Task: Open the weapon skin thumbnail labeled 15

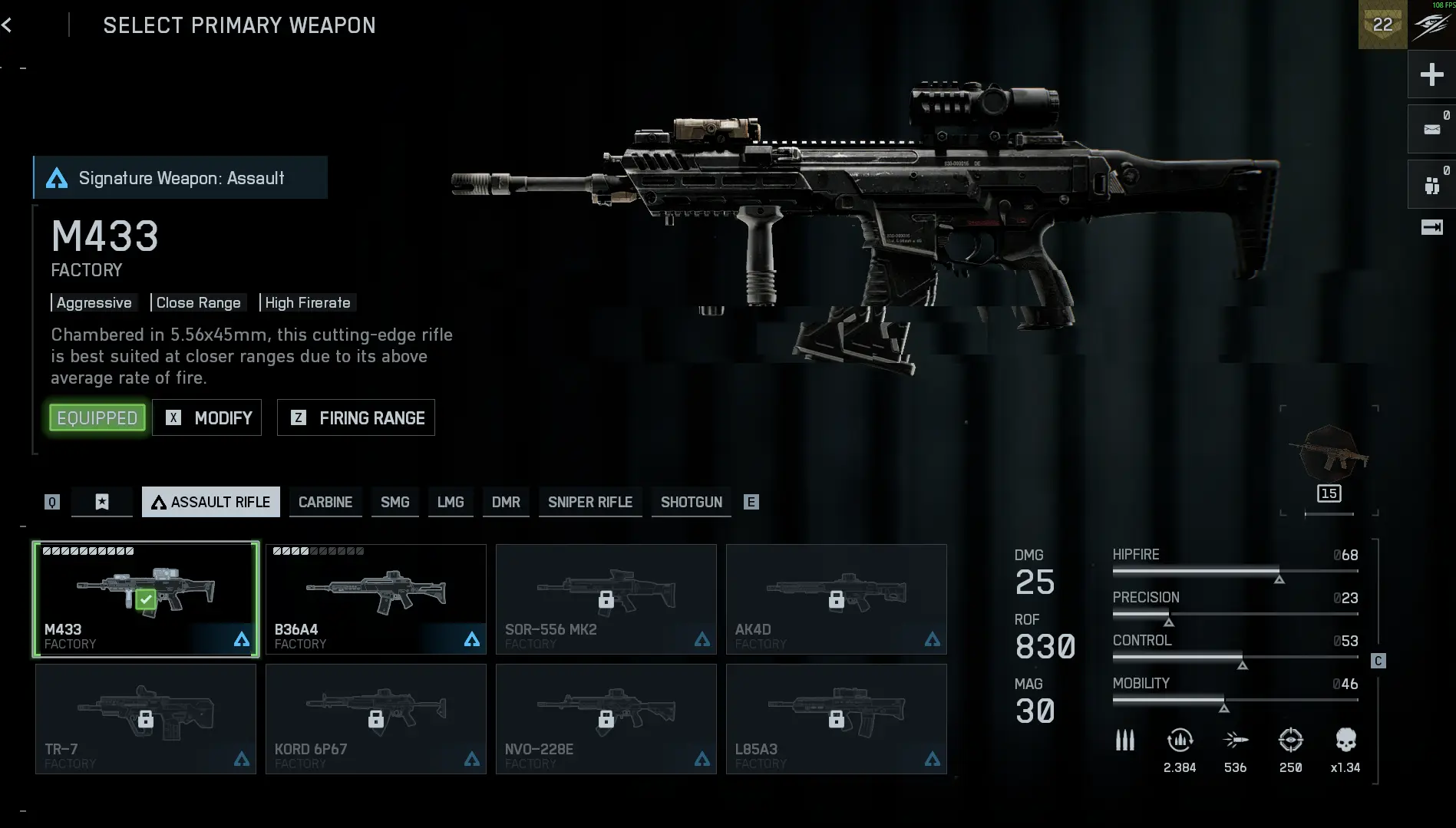Action: [1329, 460]
